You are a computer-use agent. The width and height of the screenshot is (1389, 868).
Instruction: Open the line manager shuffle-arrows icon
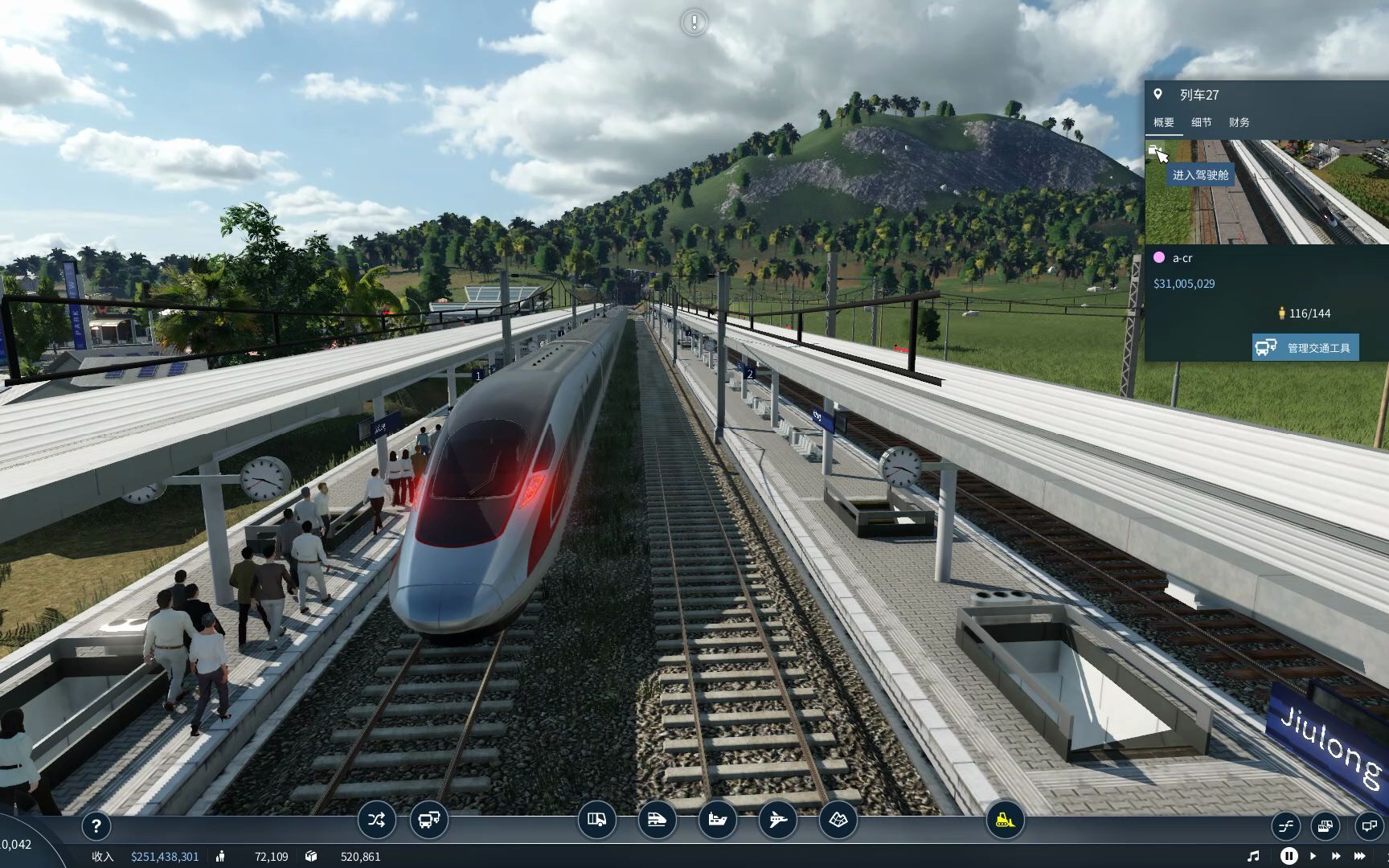(376, 821)
